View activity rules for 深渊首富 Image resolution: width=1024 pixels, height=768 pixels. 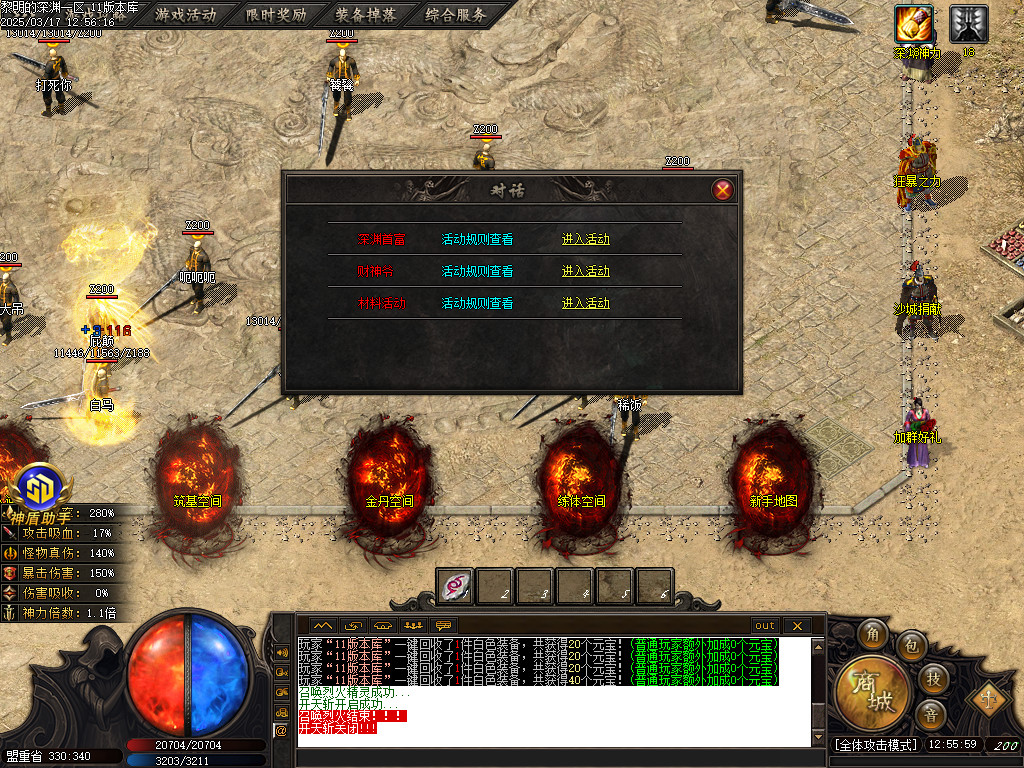point(477,240)
